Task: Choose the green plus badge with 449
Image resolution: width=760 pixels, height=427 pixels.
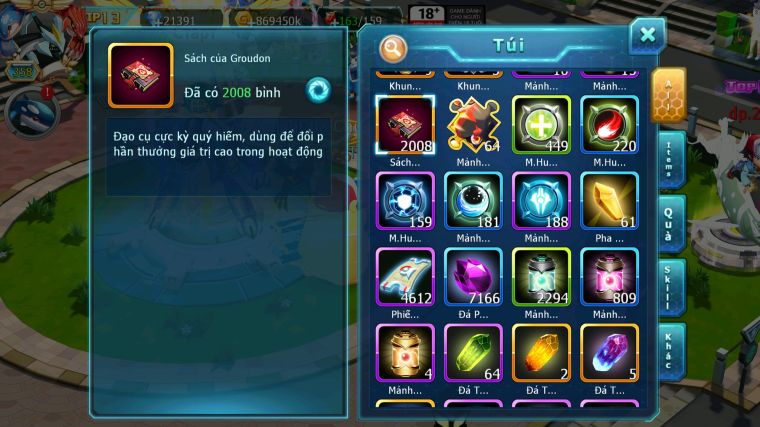Action: (541, 125)
